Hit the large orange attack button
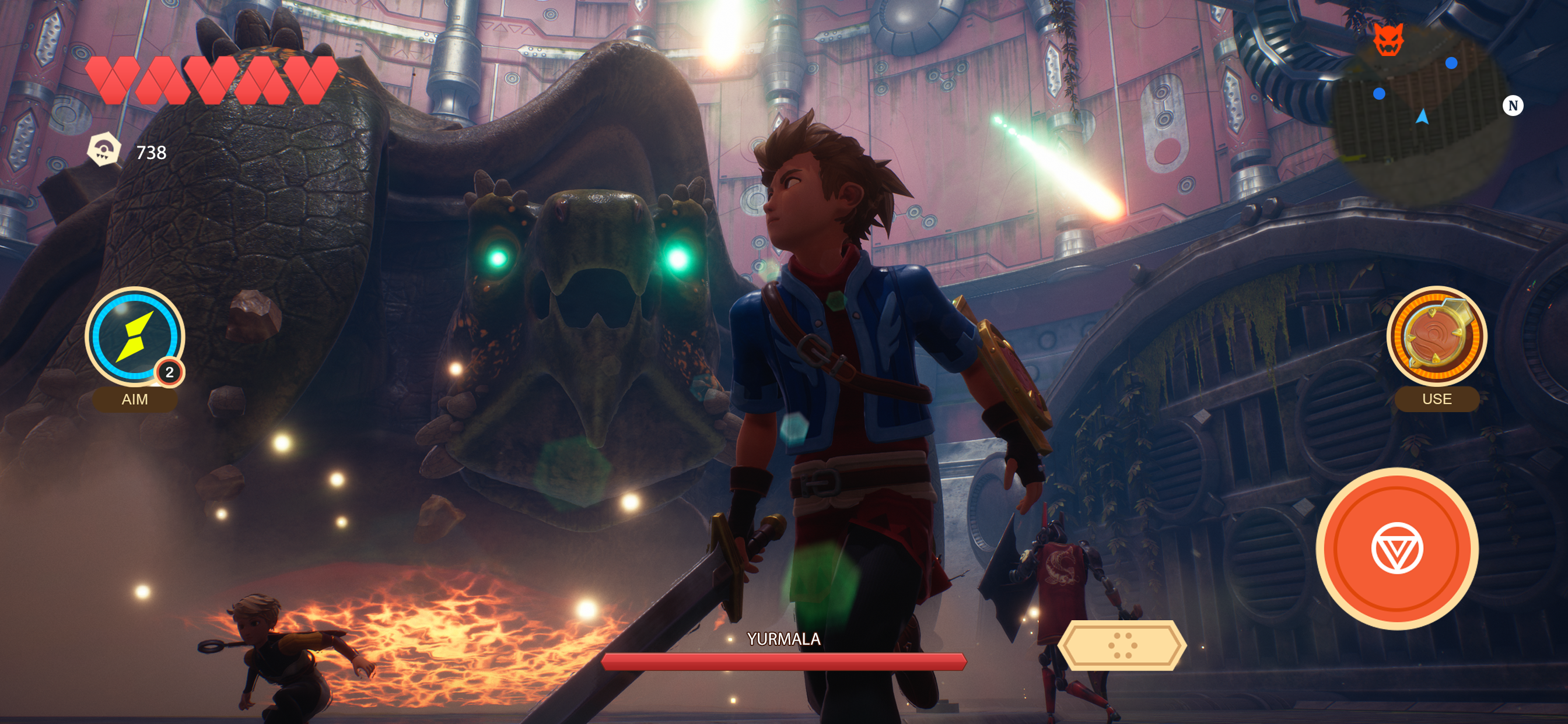 coord(1396,548)
